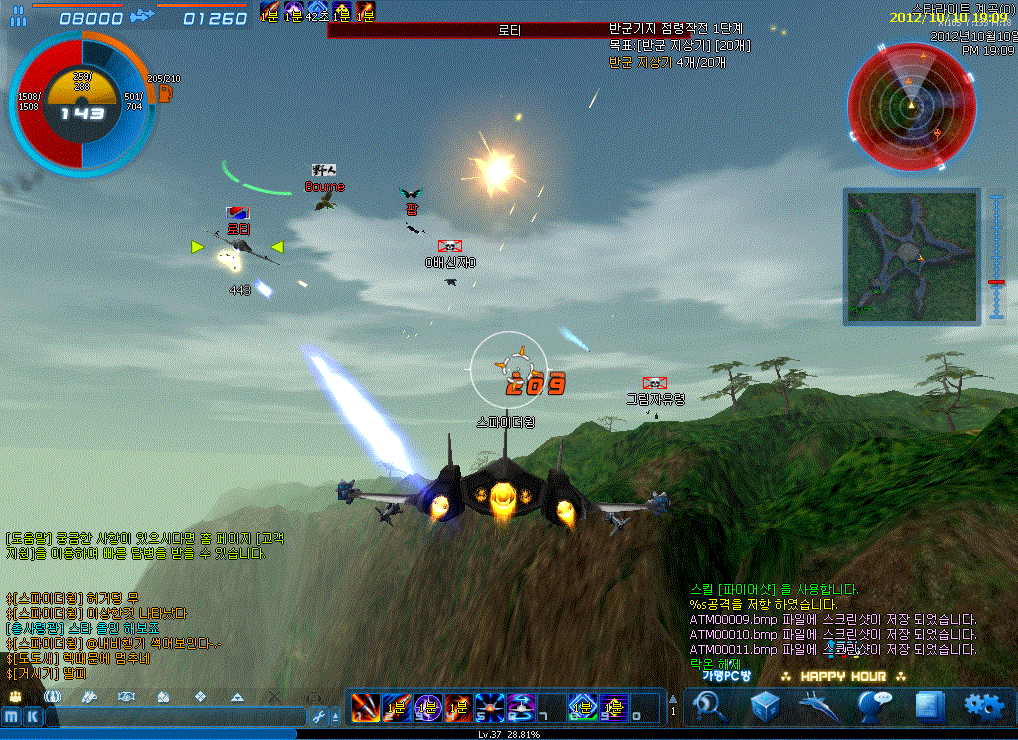Click the first missile buff icon
This screenshot has height=740, width=1018.
pos(269,11)
